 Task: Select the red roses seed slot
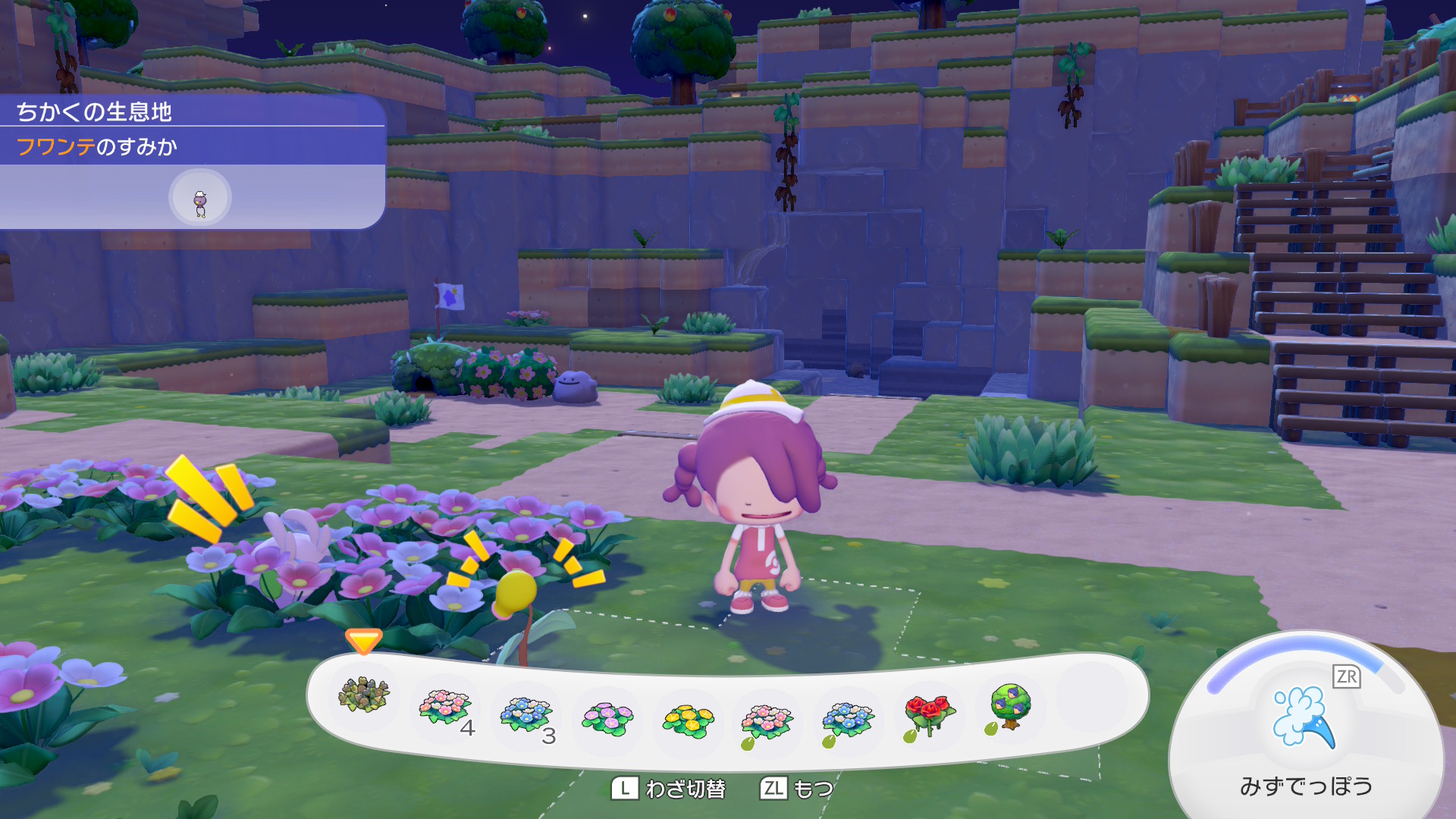(x=929, y=714)
